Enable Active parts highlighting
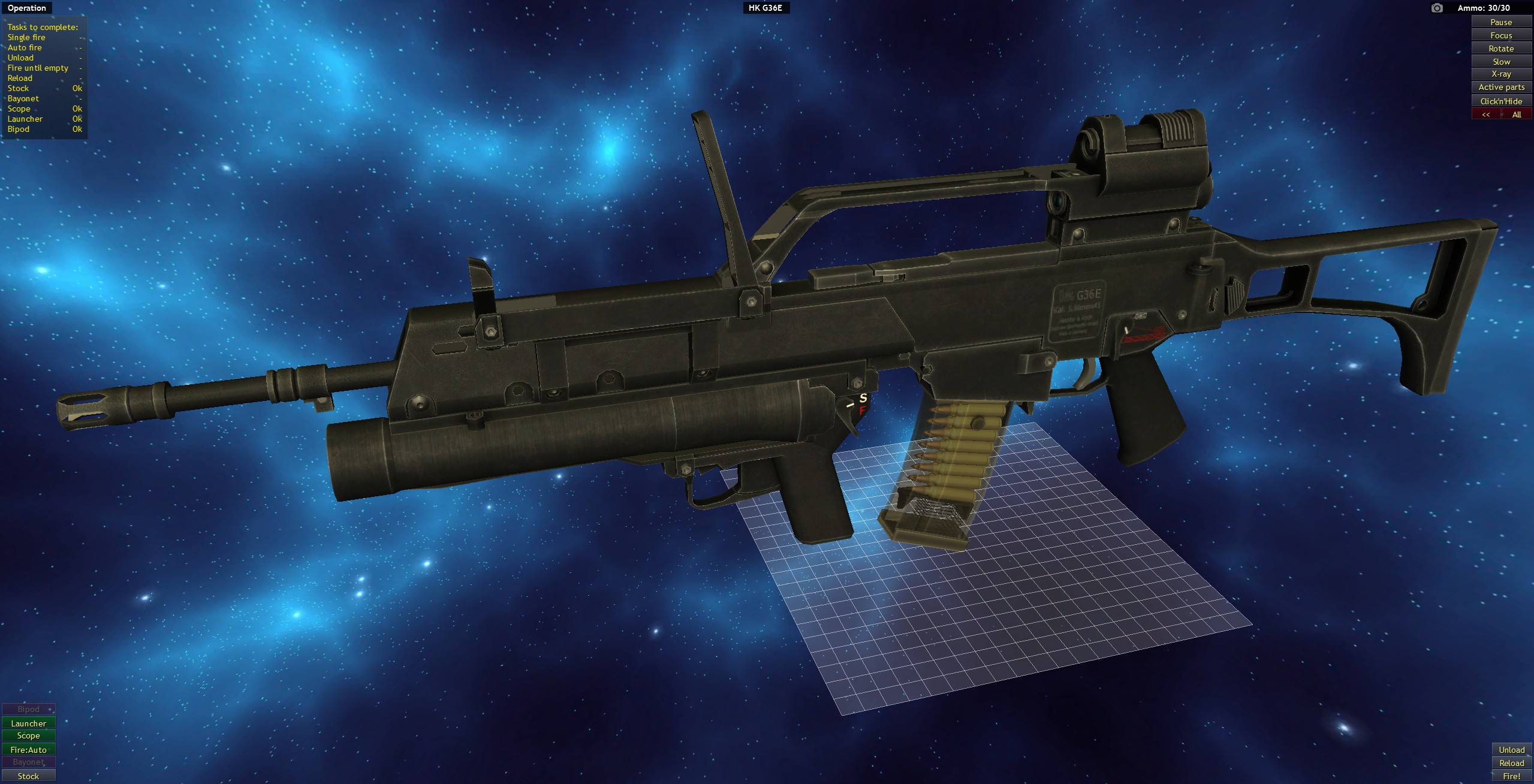Viewport: 1534px width, 784px height. click(1501, 87)
